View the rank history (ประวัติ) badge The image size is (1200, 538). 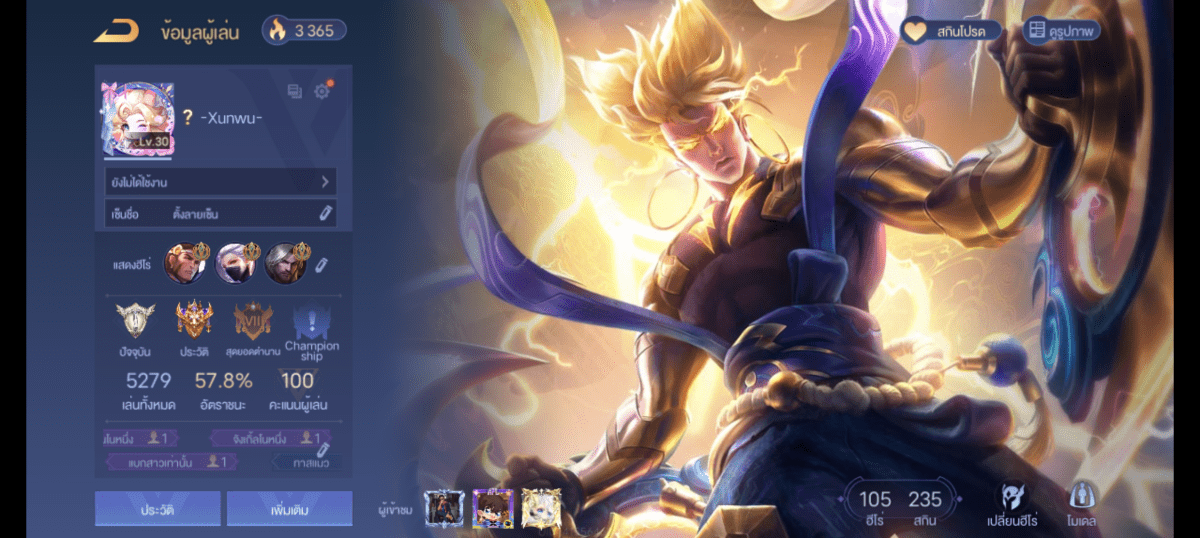(x=194, y=322)
